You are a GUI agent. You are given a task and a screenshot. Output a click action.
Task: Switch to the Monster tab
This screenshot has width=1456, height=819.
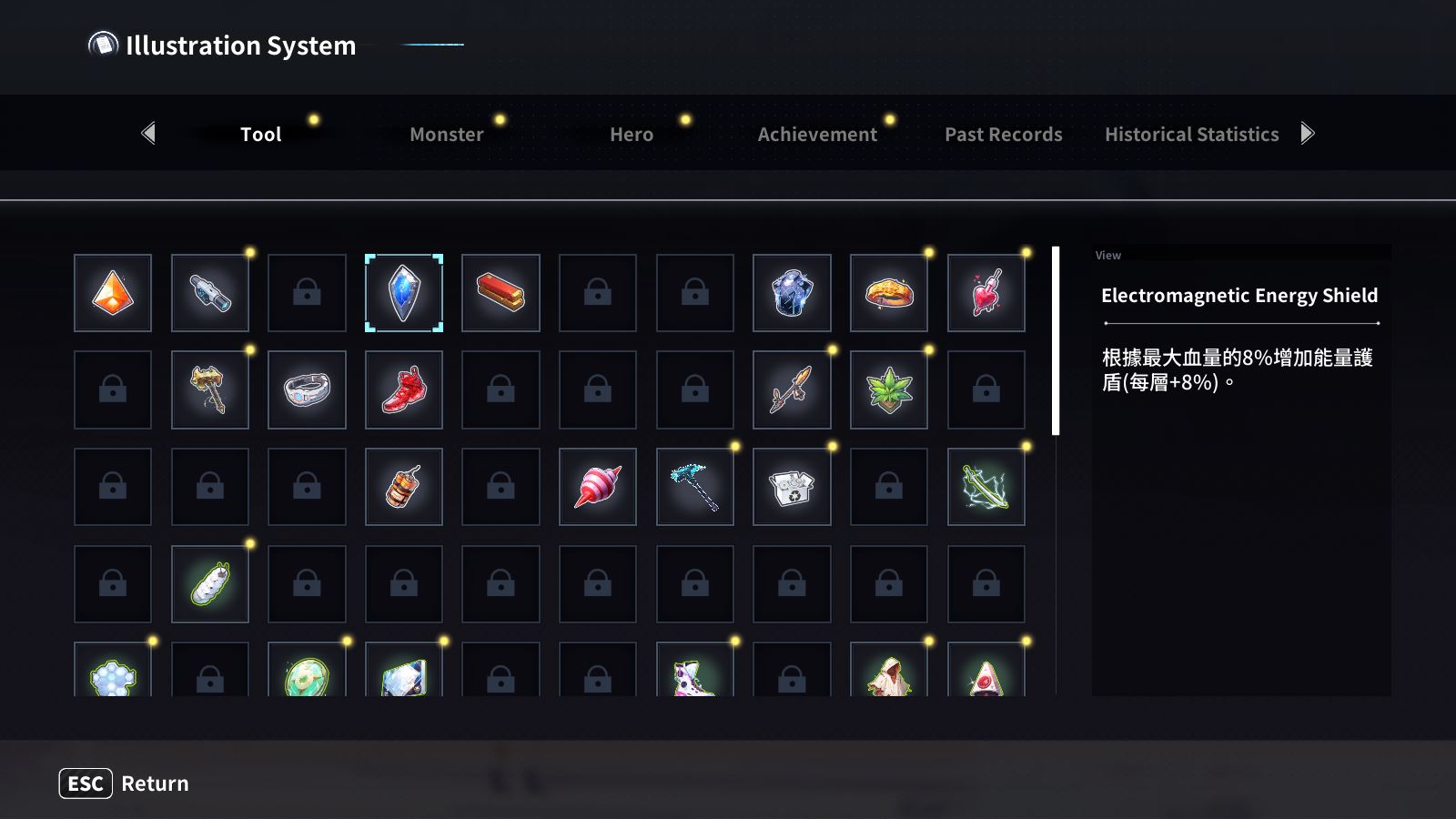[446, 134]
